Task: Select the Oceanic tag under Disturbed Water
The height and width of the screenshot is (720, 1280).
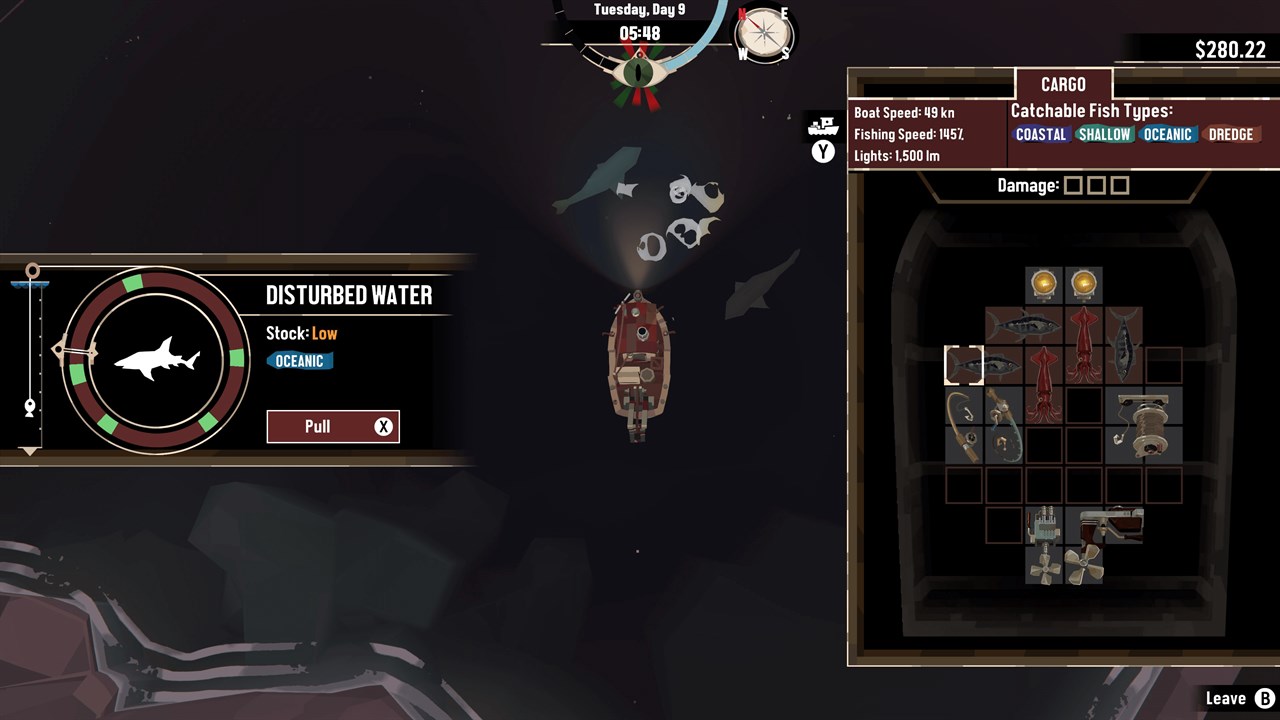Action: [x=299, y=361]
